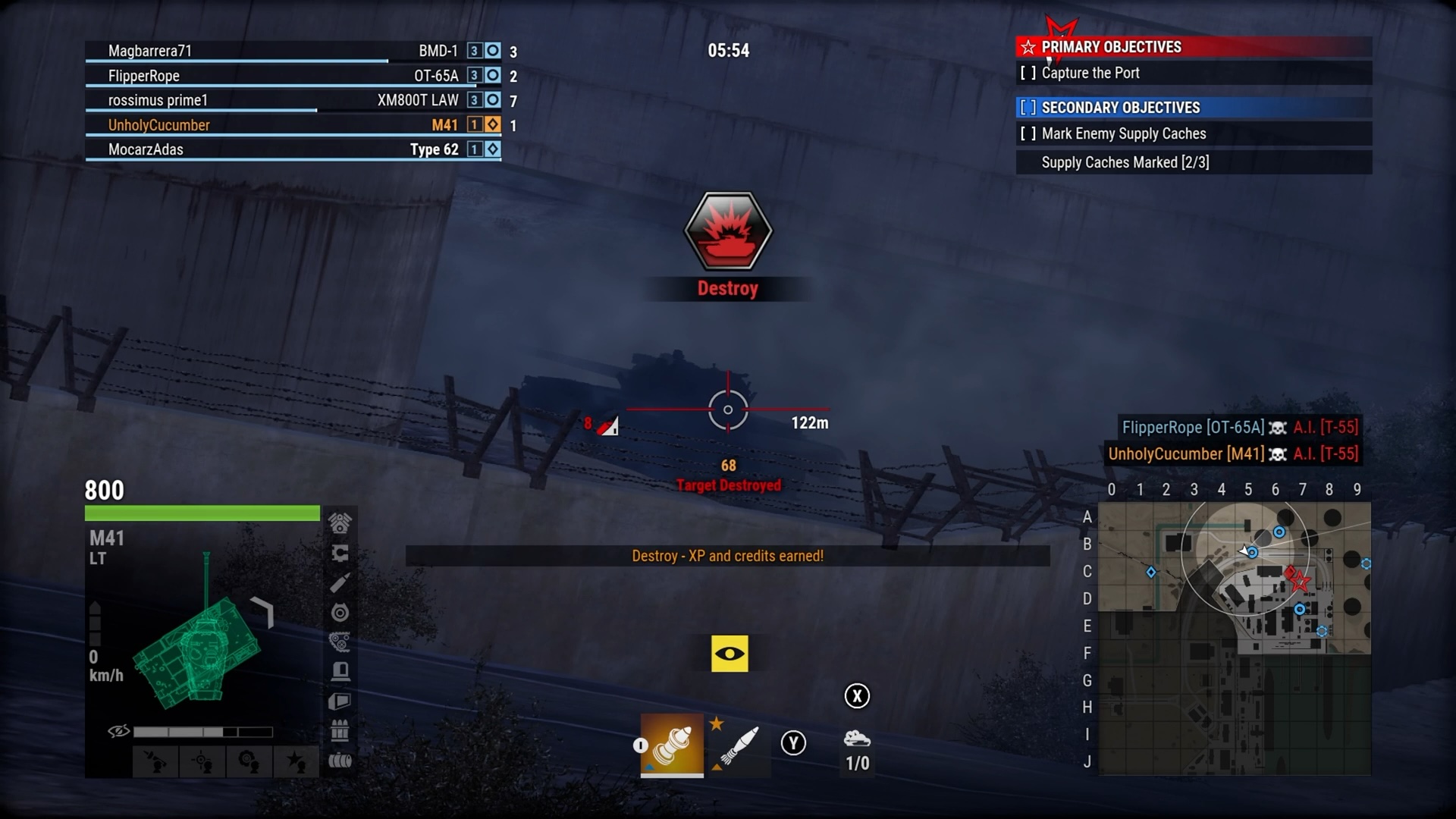Screen dimensions: 1456x819
Task: Click the spotted-enemy eye indicator
Action: (730, 653)
